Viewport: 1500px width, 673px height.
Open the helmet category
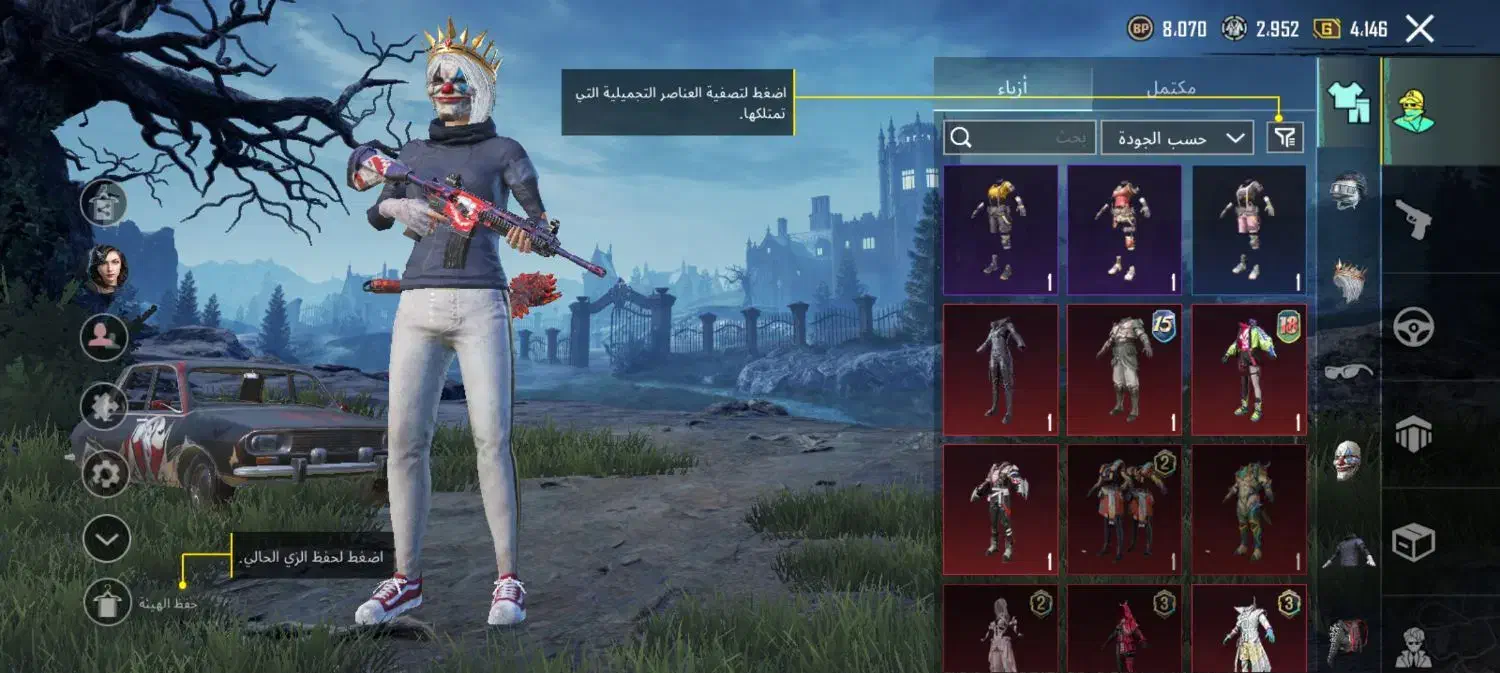pos(1348,191)
